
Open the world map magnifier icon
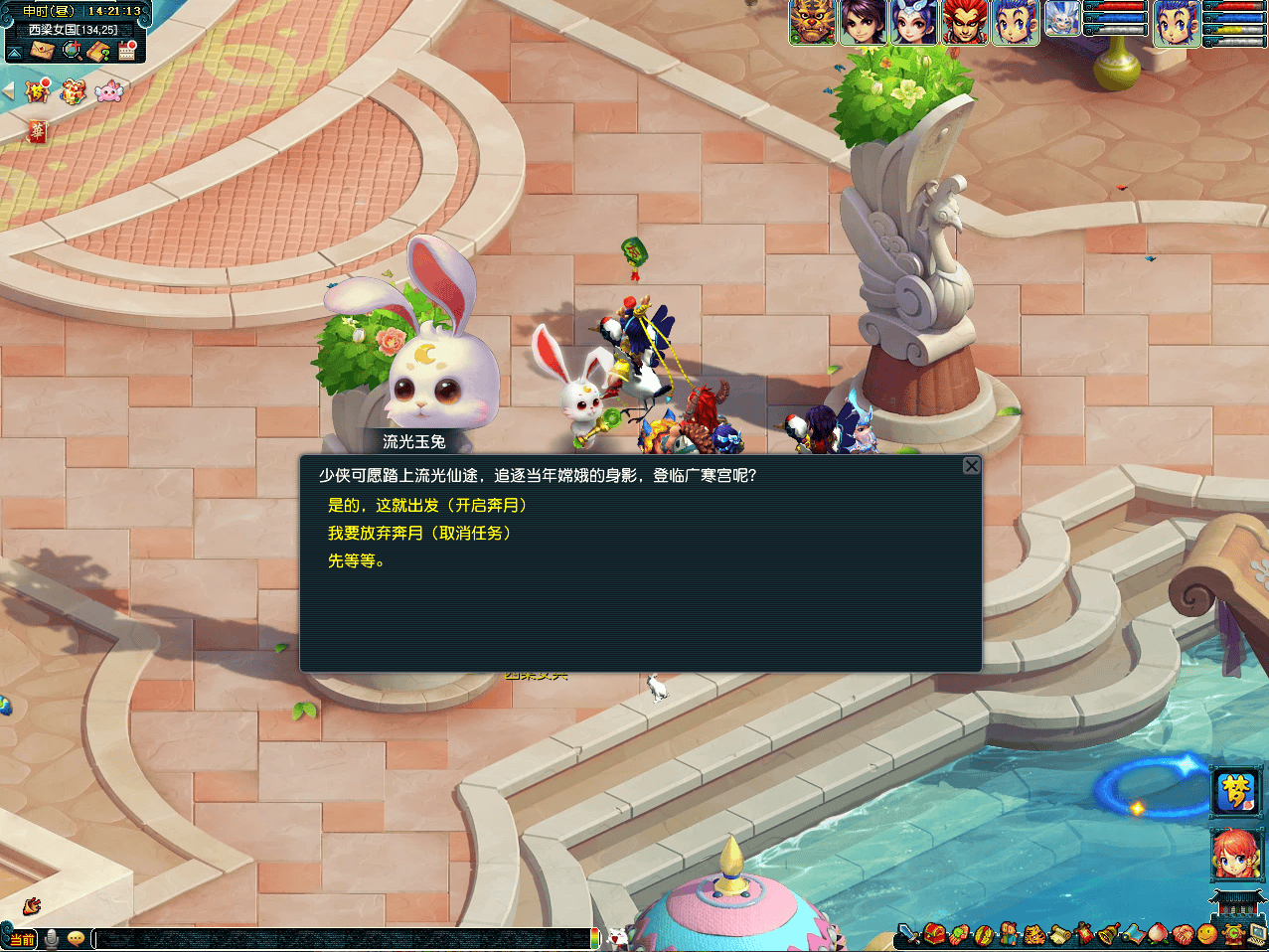(71, 50)
